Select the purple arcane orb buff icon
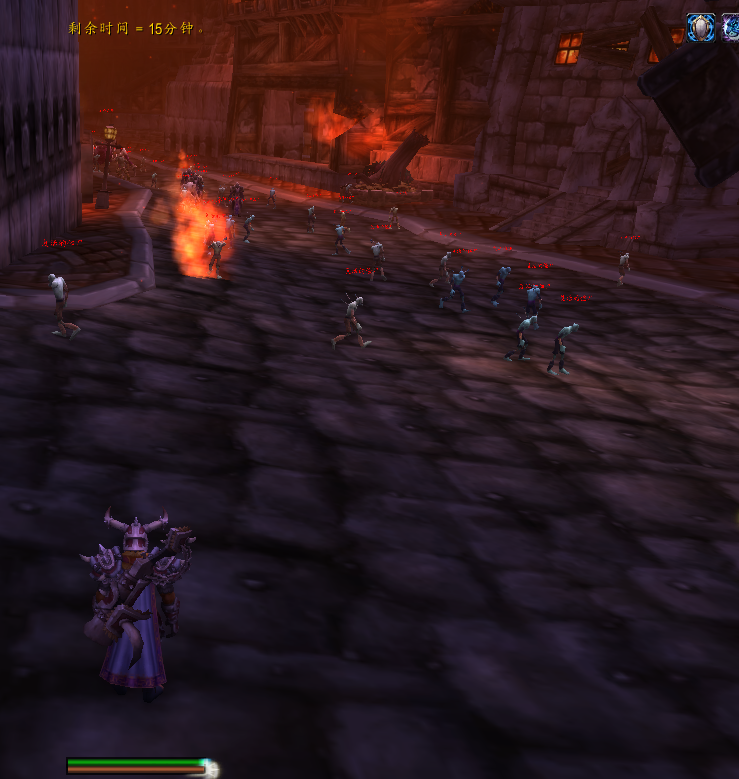739x779 pixels. coord(731,27)
